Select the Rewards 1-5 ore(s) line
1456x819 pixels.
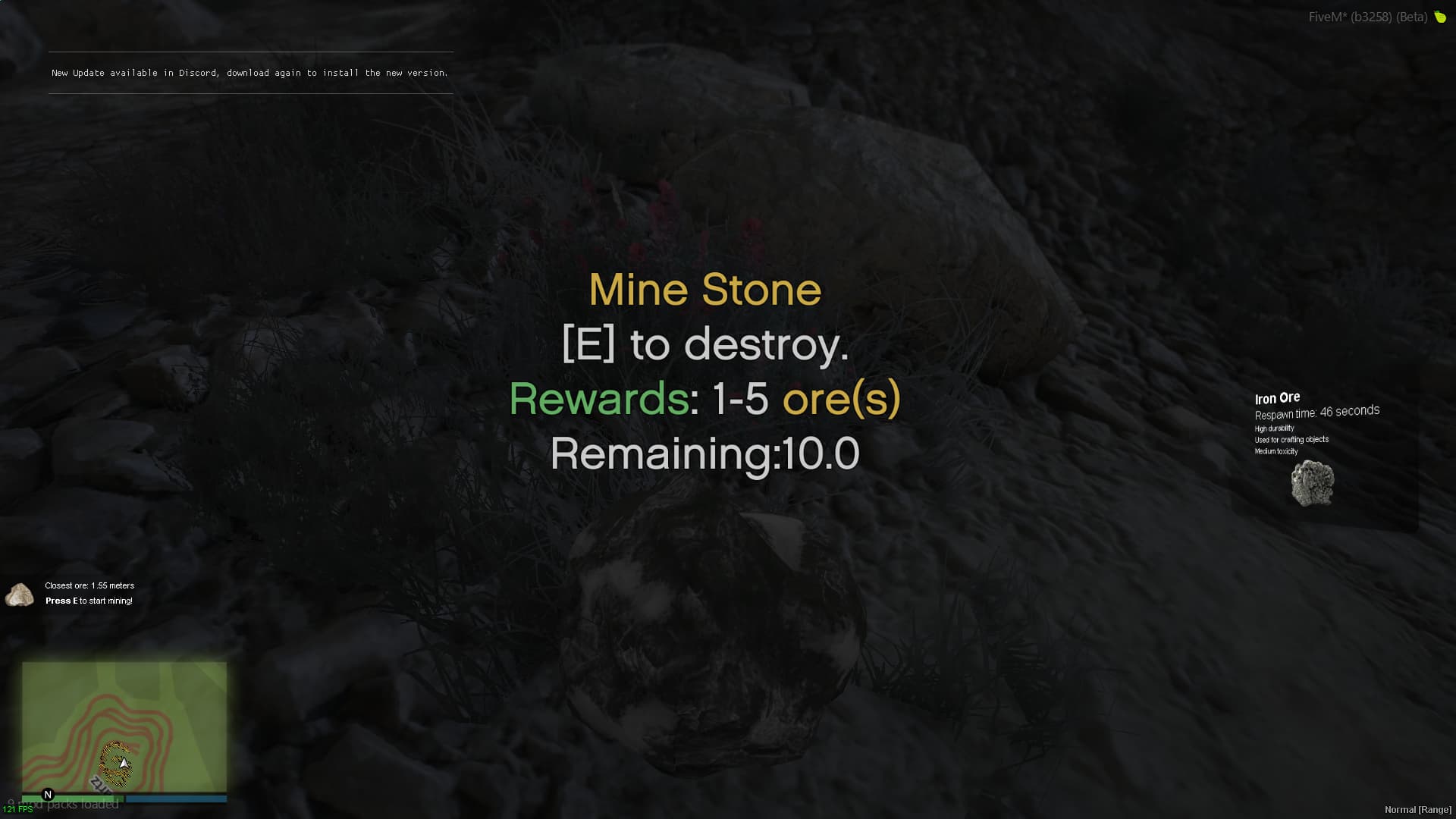coord(705,400)
